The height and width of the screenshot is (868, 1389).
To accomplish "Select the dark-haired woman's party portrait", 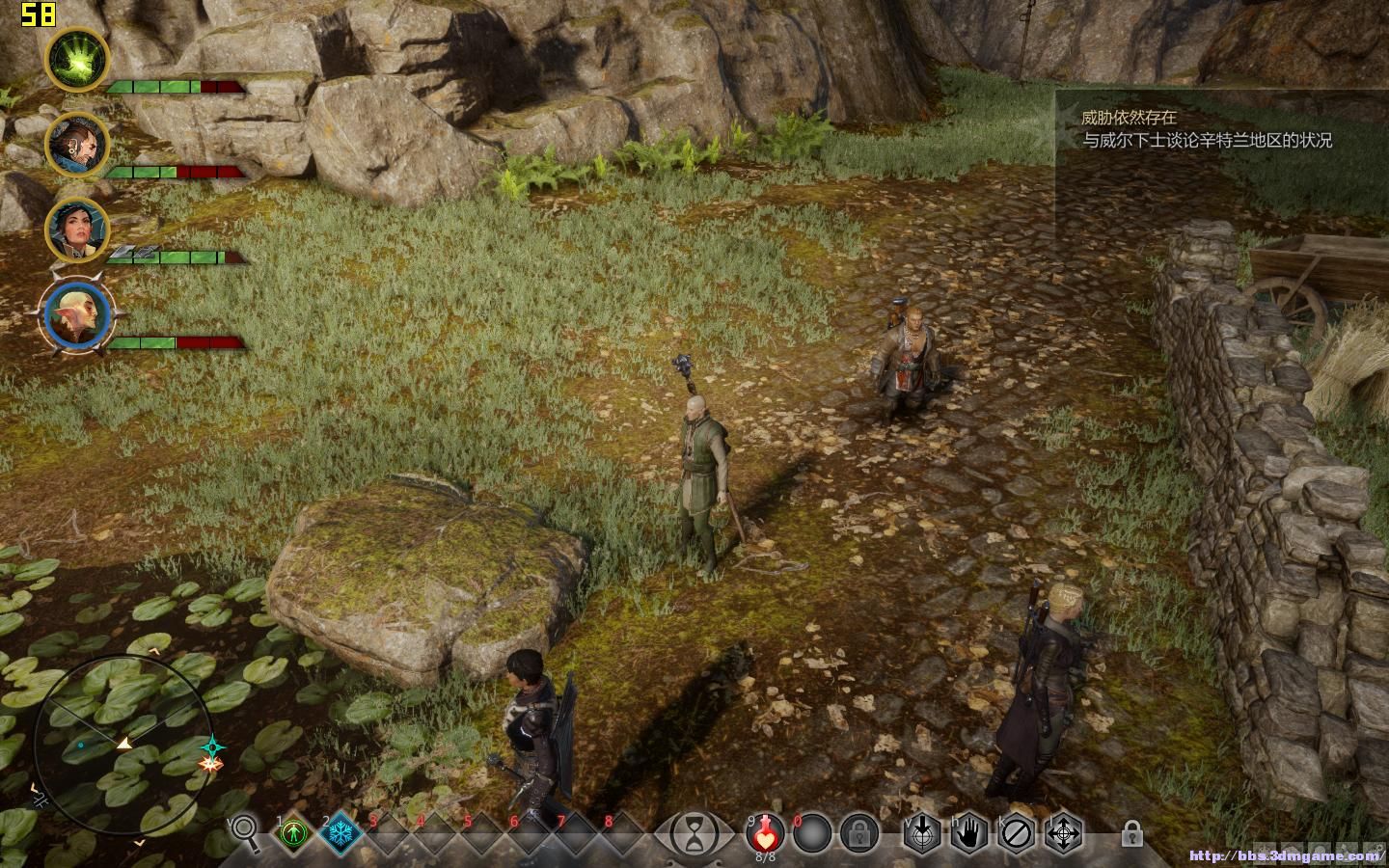I will click(77, 230).
